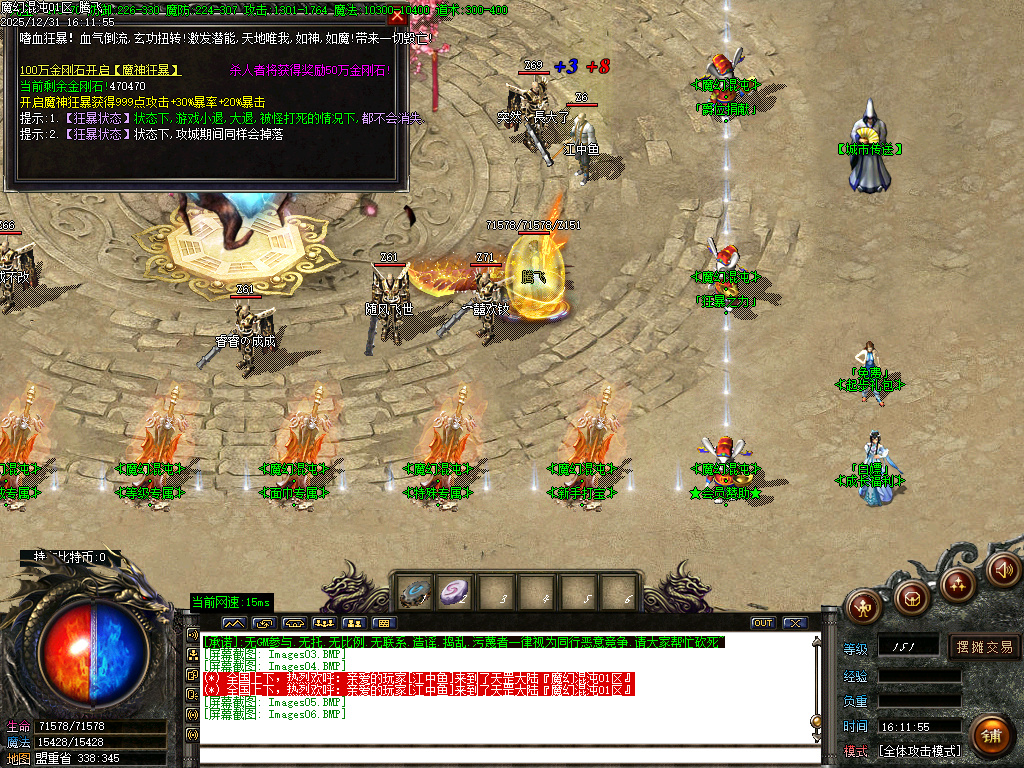Open the bag with the chest icon
The height and width of the screenshot is (768, 1024).
[910, 598]
